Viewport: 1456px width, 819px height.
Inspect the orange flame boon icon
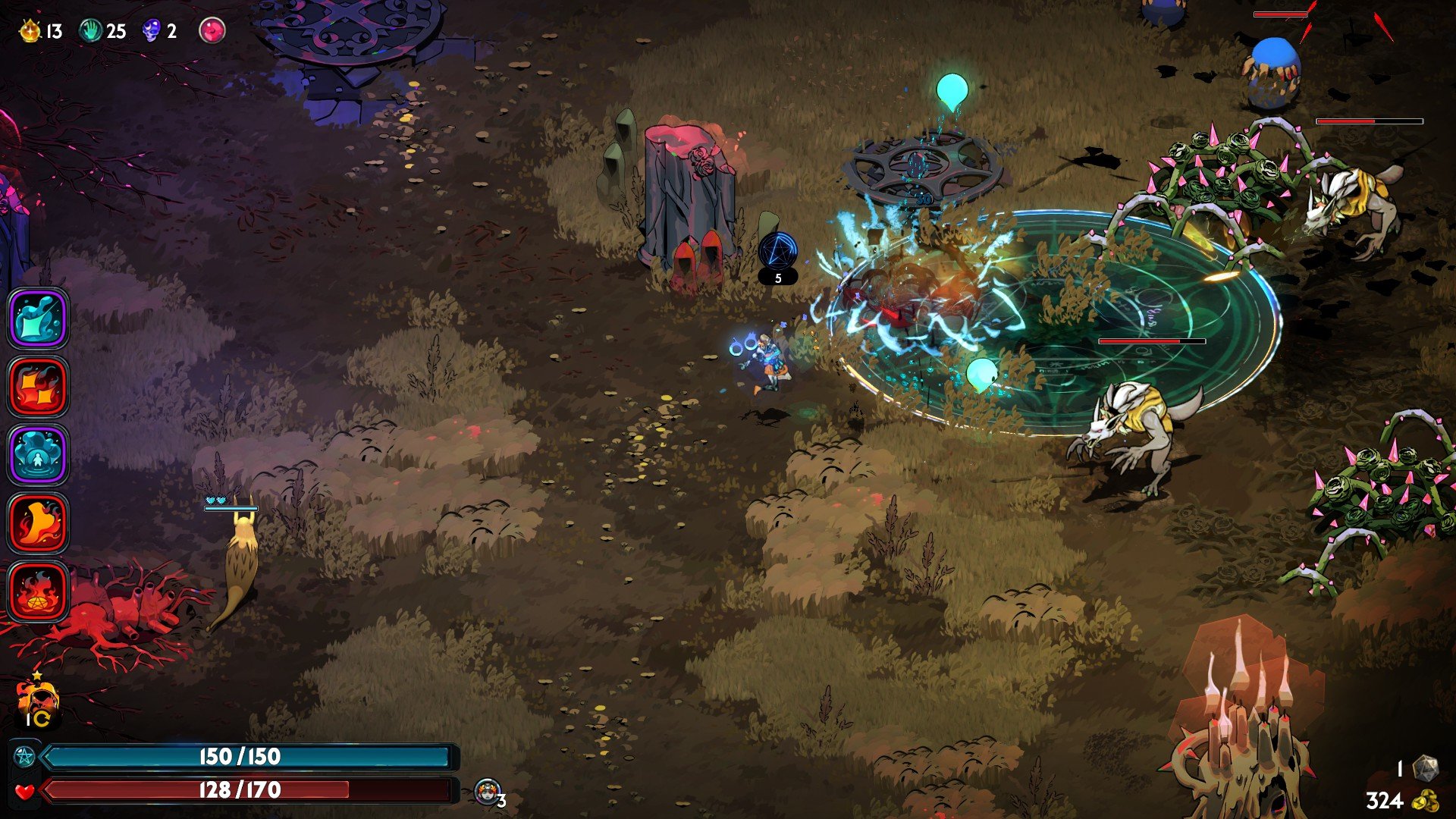pyautogui.click(x=38, y=523)
